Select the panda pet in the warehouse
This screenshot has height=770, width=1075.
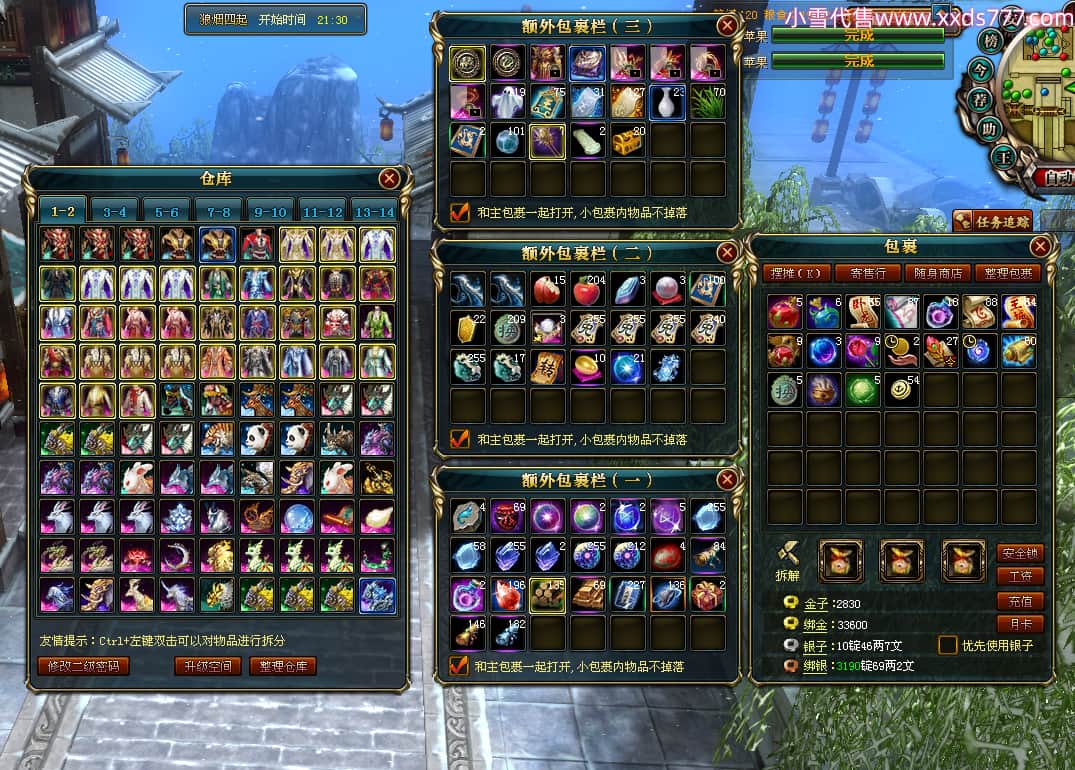tap(257, 439)
